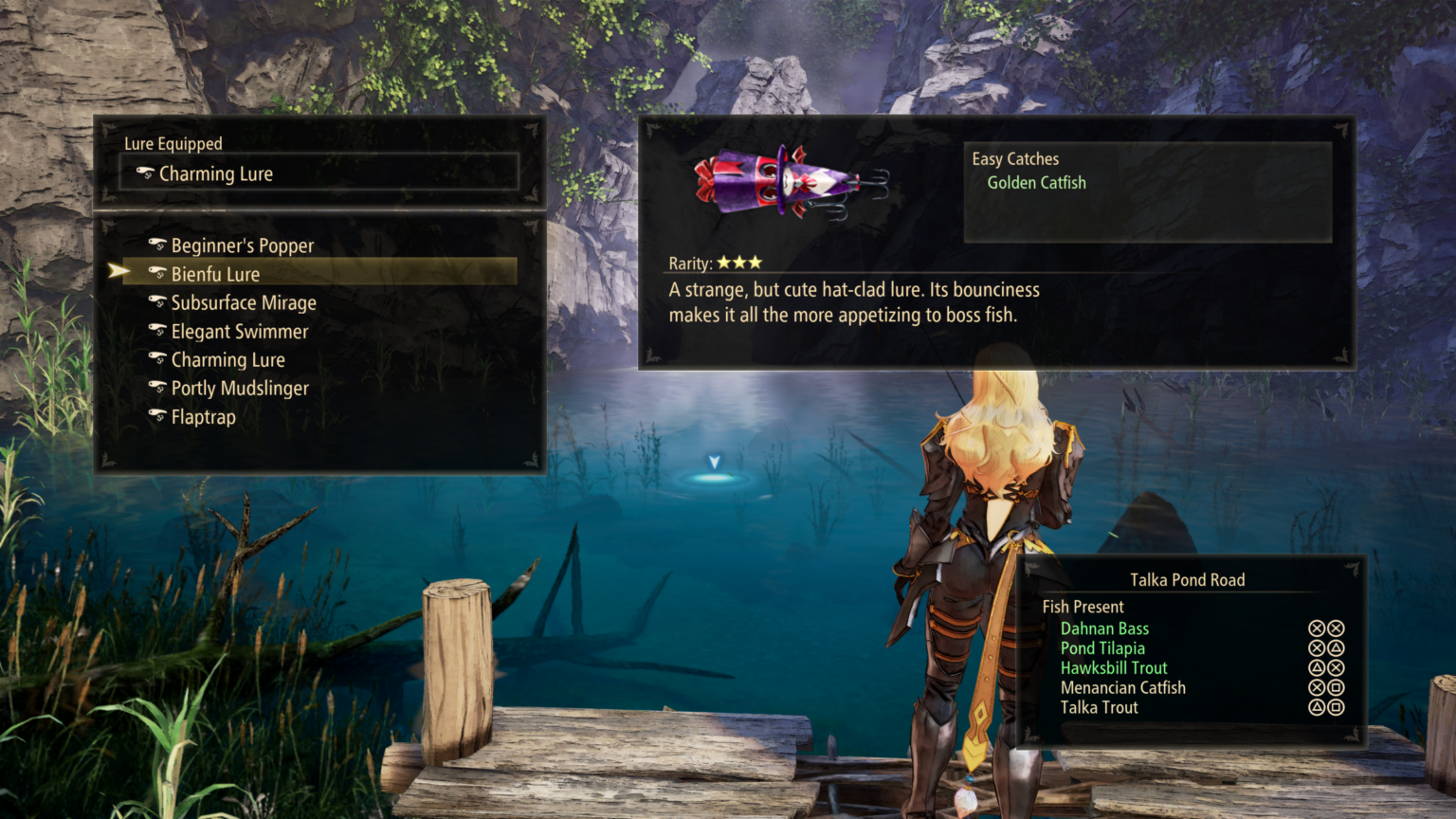Click the glowing bobber marker in the water

pos(717,467)
